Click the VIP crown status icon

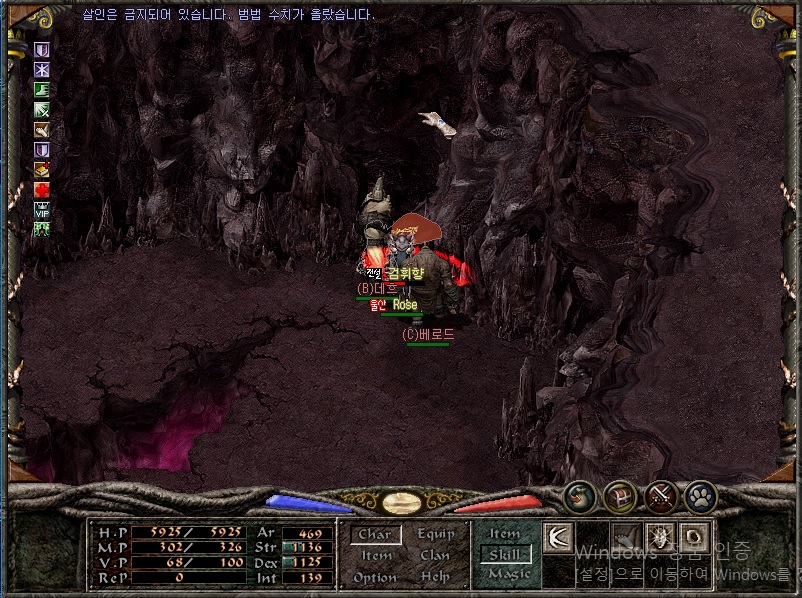(x=42, y=210)
